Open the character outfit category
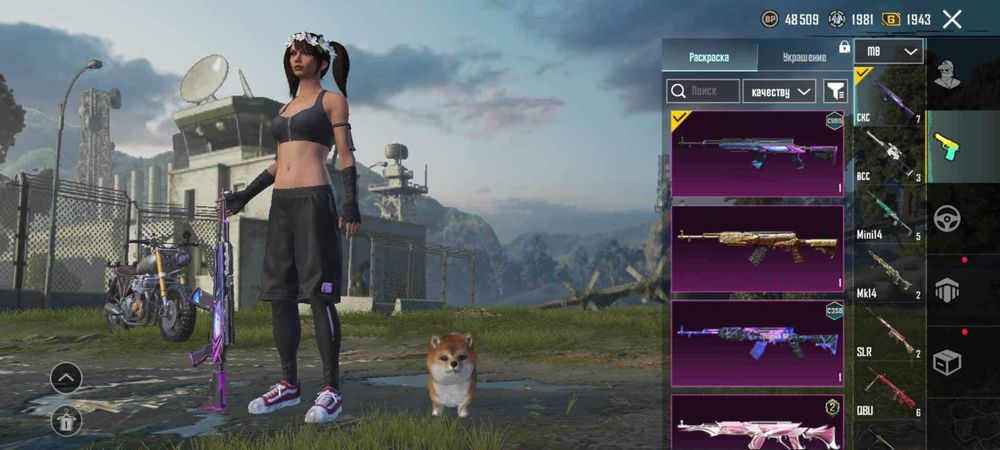Image resolution: width=1000 pixels, height=450 pixels. (946, 73)
